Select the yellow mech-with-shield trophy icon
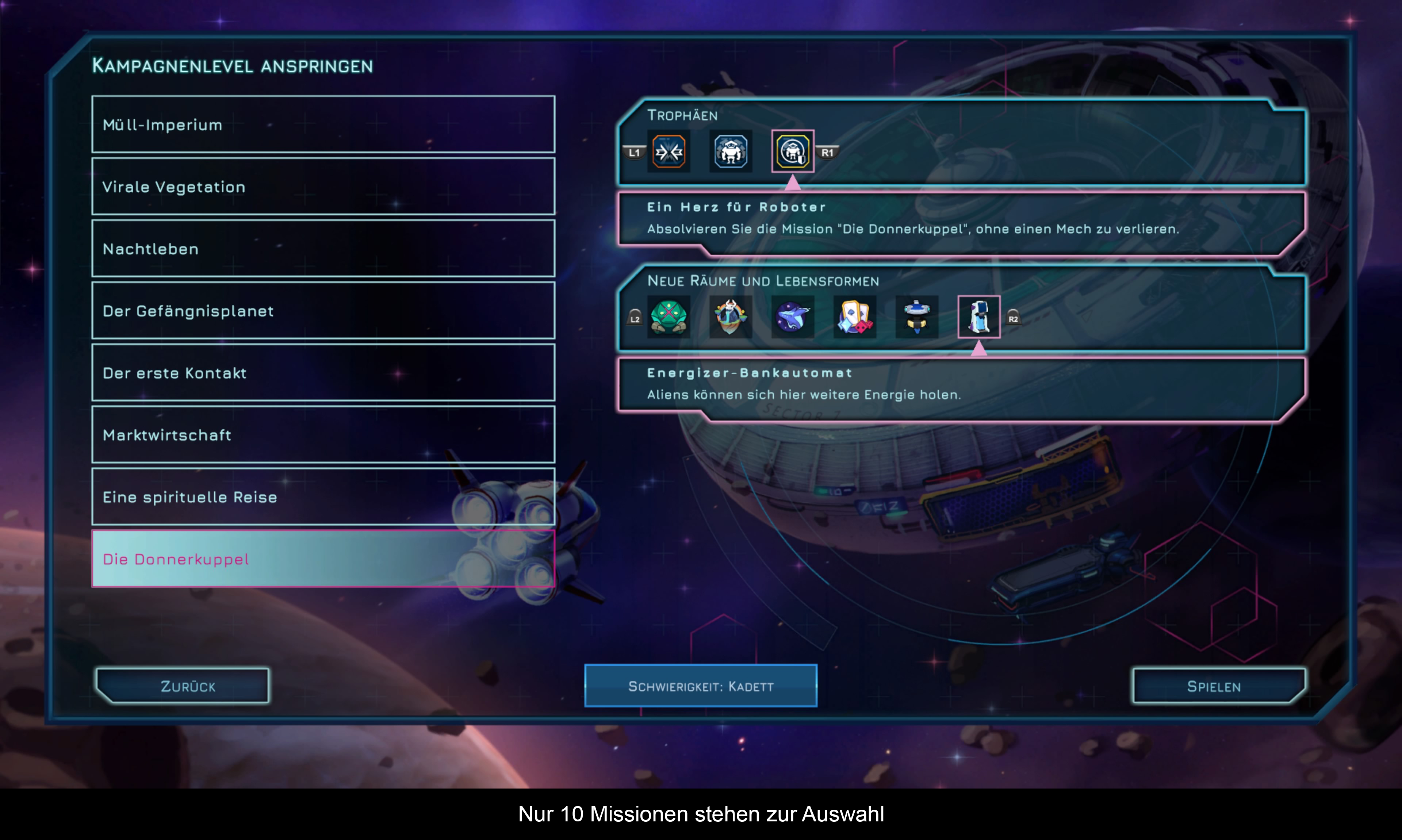 (x=792, y=152)
